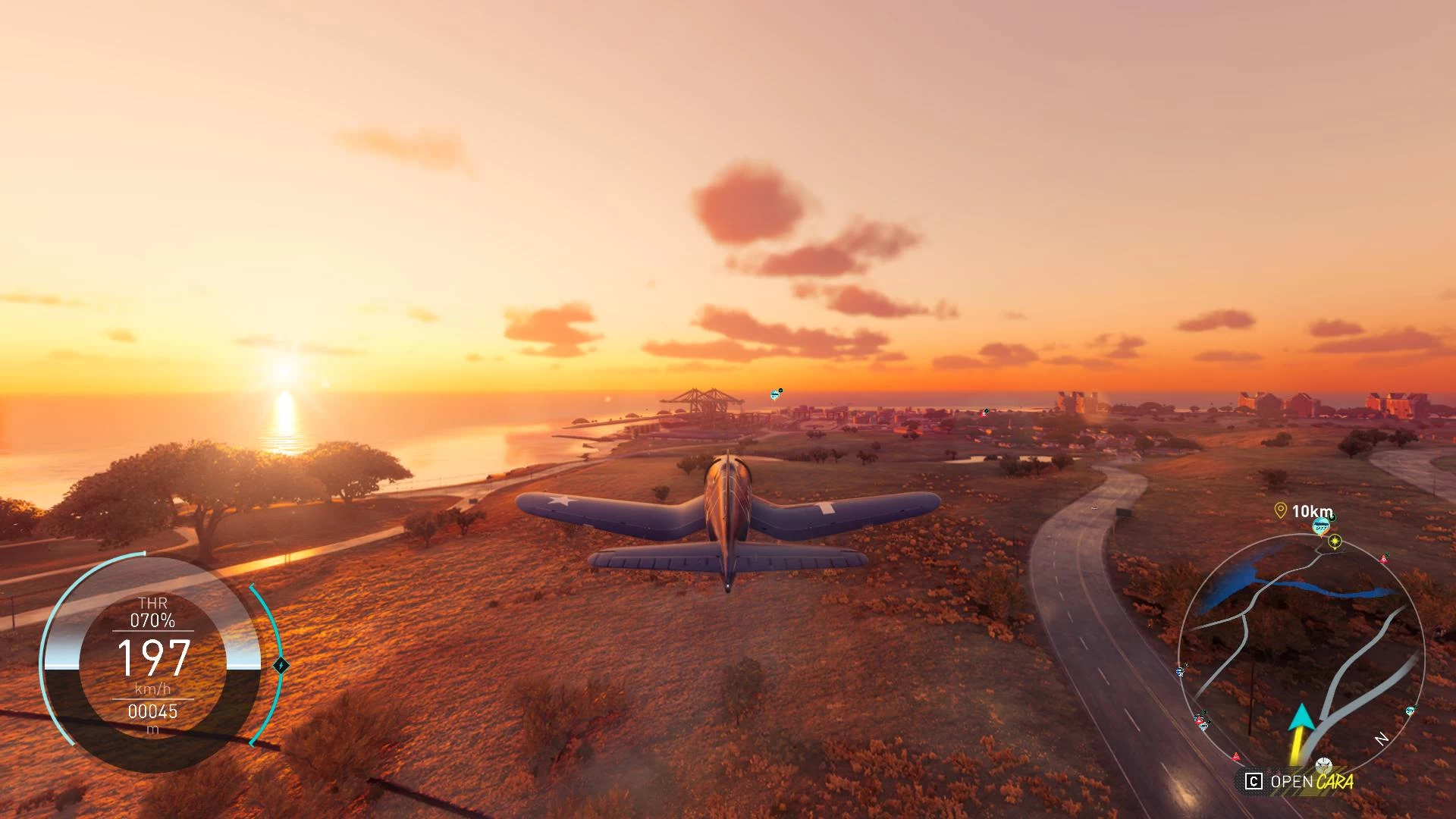The height and width of the screenshot is (819, 1456).
Task: Select the floating event marker above port cranes
Action: point(776,394)
